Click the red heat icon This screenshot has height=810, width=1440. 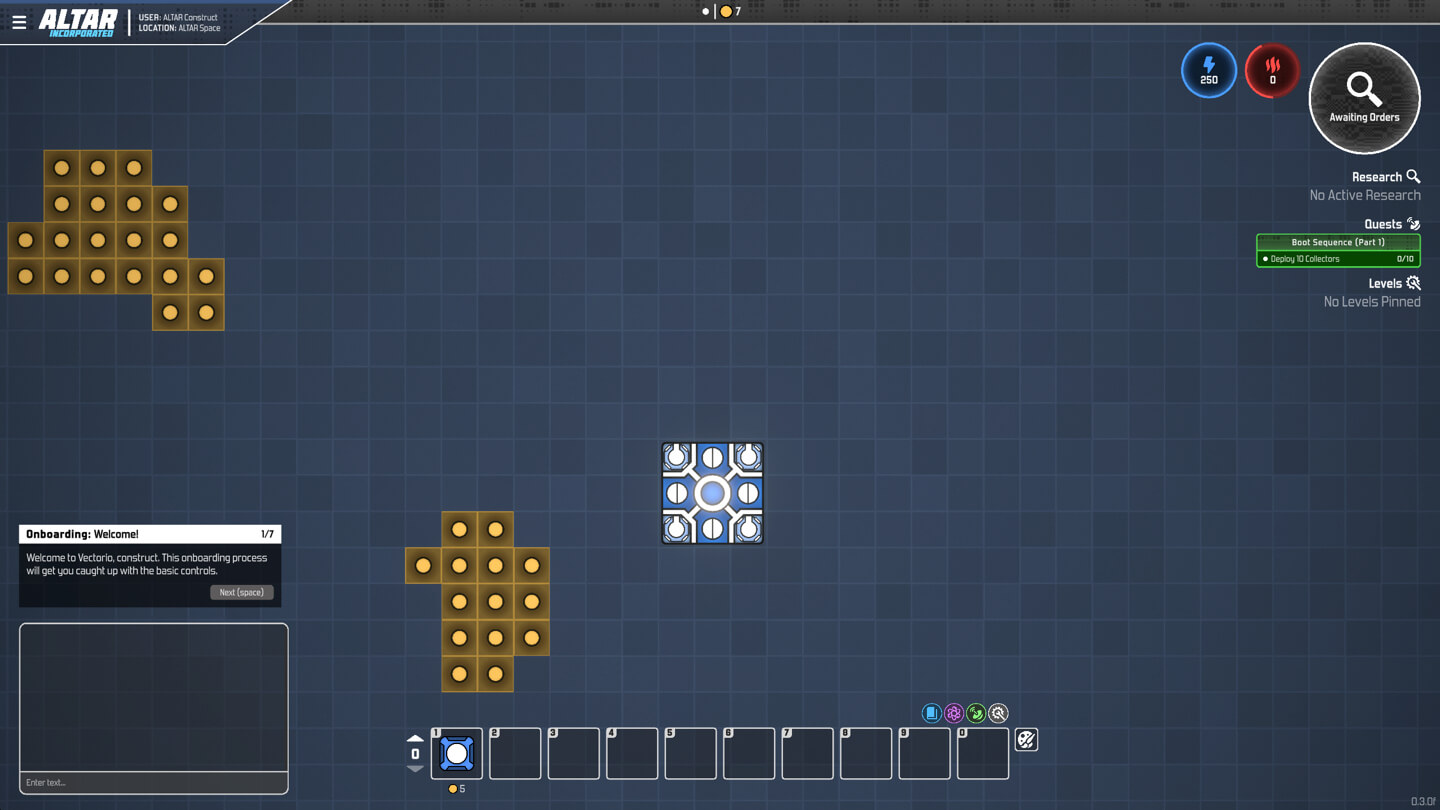1272,71
